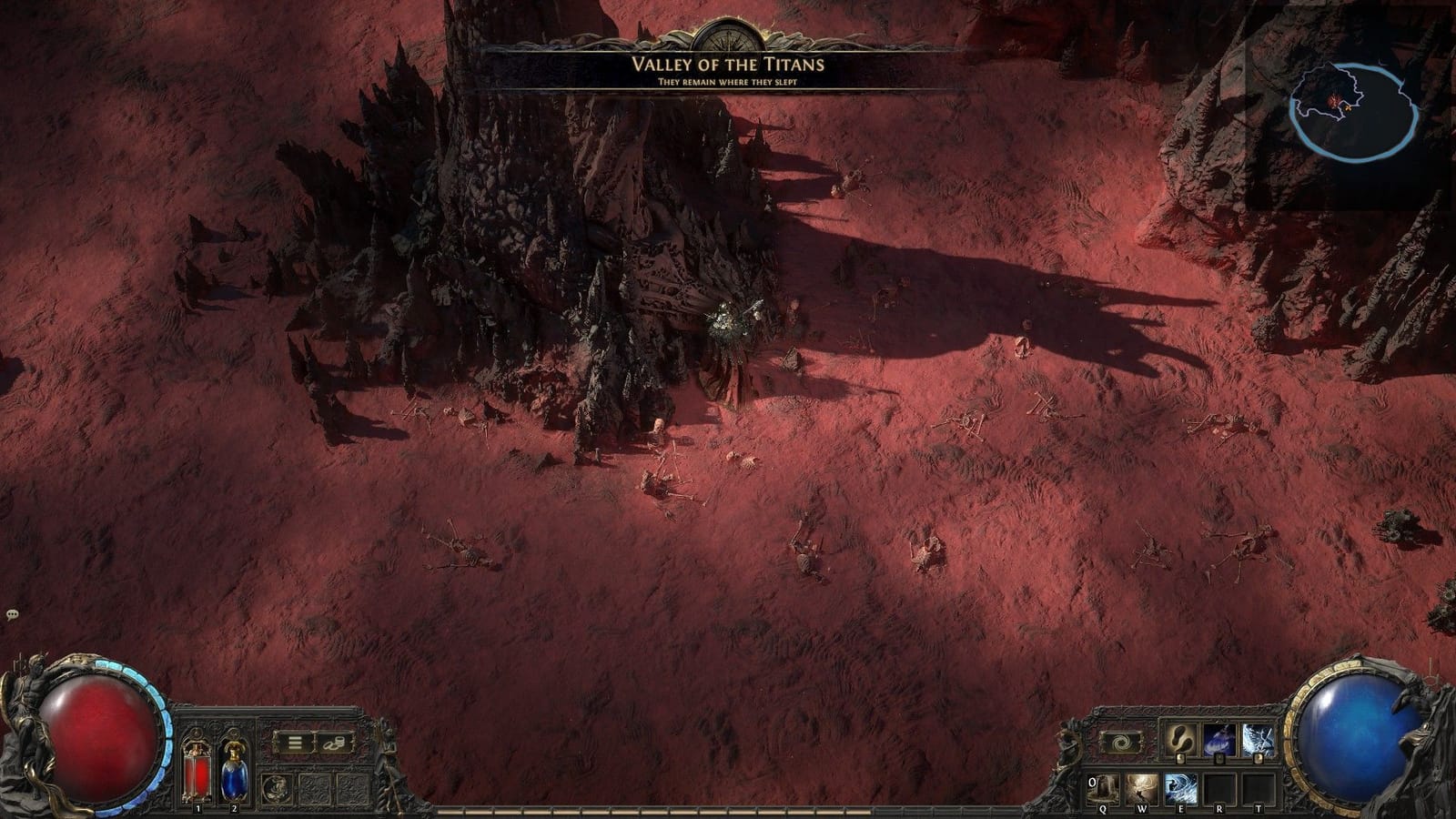
Task: Open the main menu via the hamburger icon
Action: (295, 742)
